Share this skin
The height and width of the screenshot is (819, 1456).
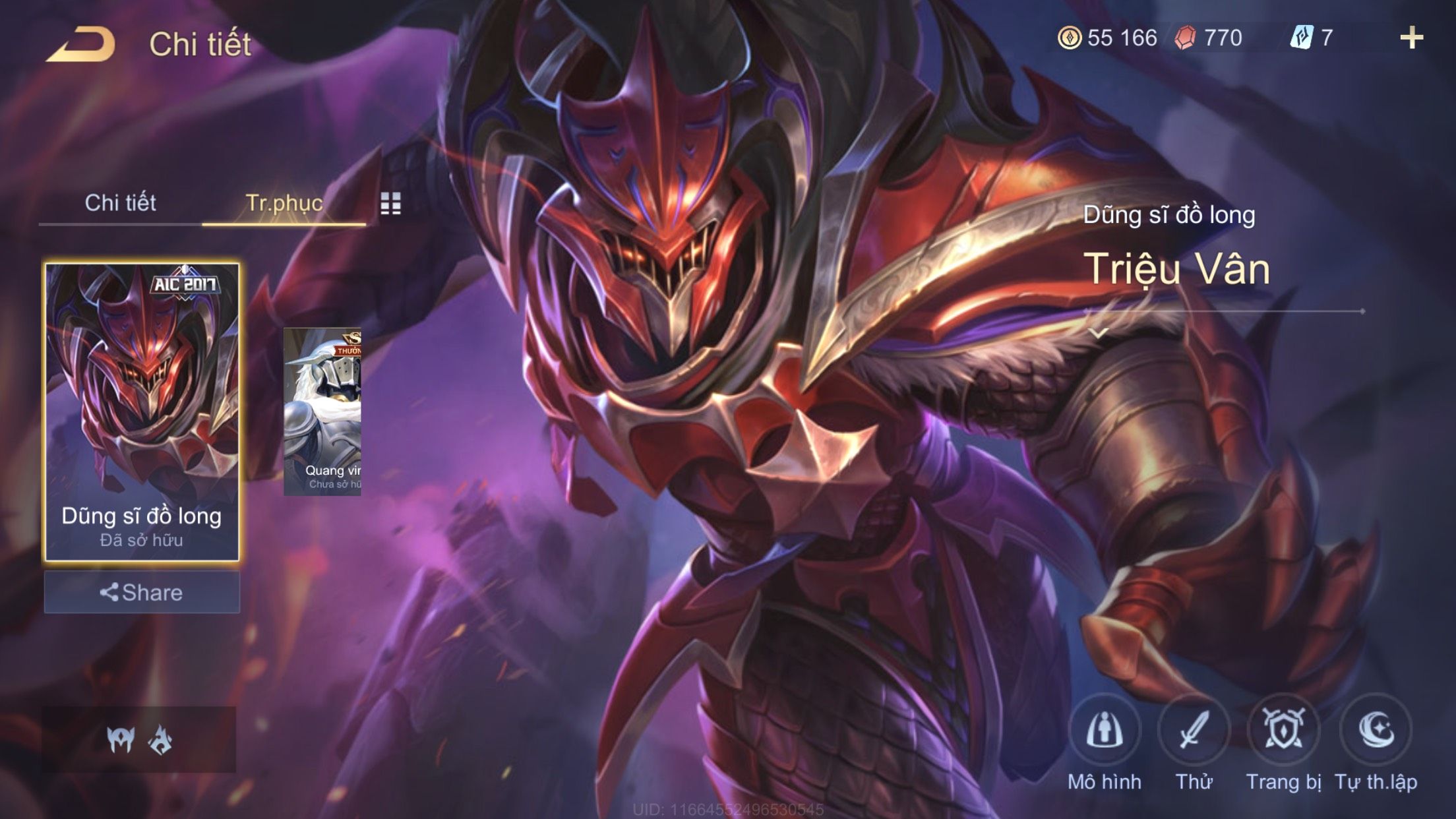click(x=142, y=592)
